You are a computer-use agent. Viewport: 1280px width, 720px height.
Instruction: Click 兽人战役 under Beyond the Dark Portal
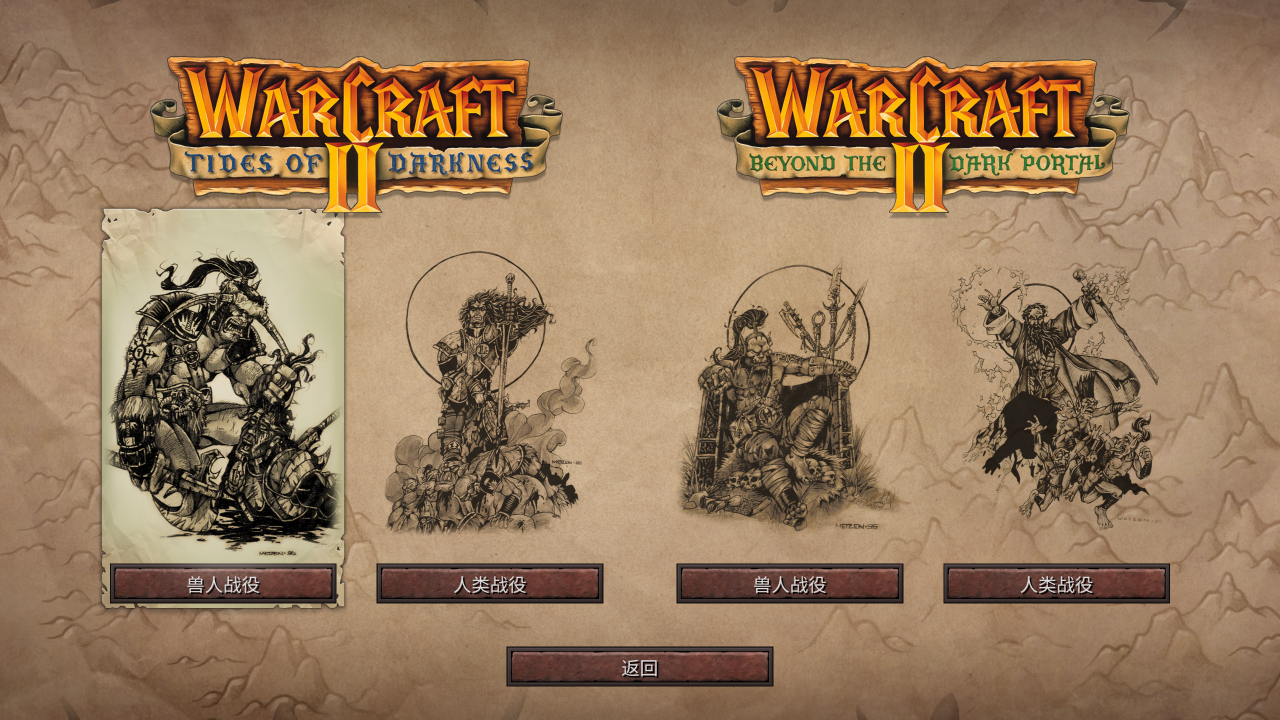click(789, 583)
